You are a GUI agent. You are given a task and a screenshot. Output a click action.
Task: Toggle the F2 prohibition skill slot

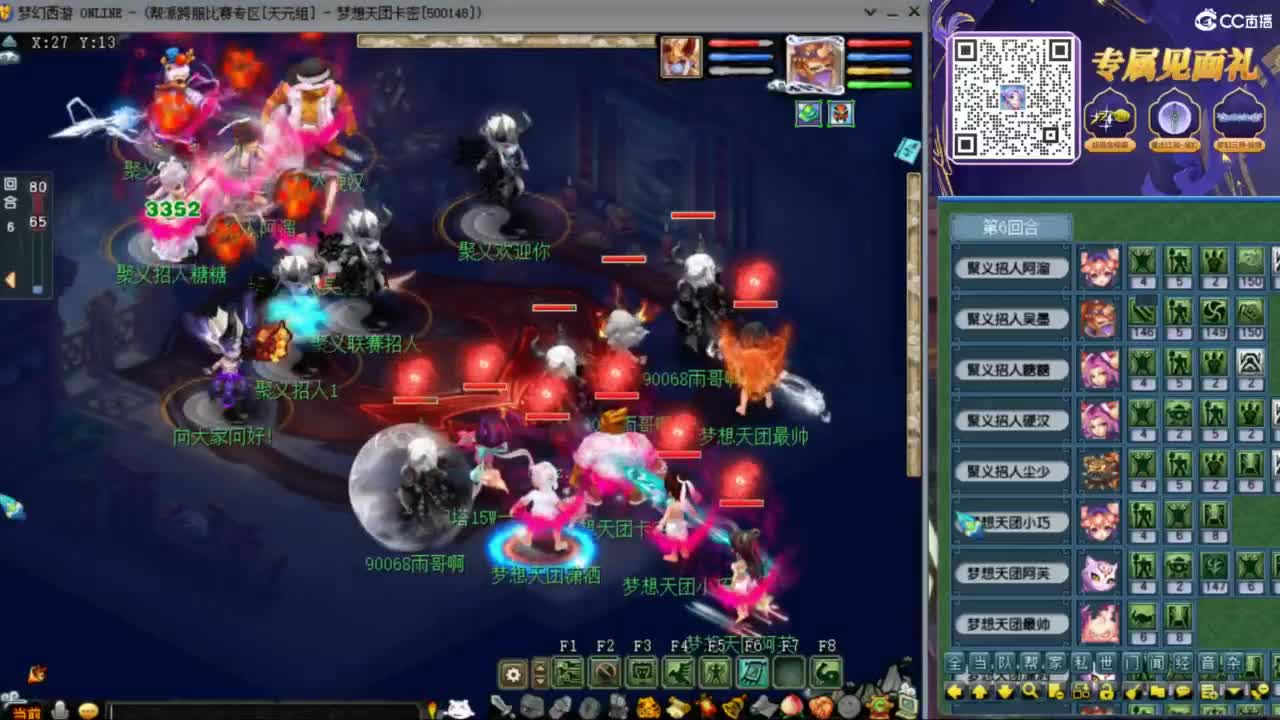[x=605, y=673]
